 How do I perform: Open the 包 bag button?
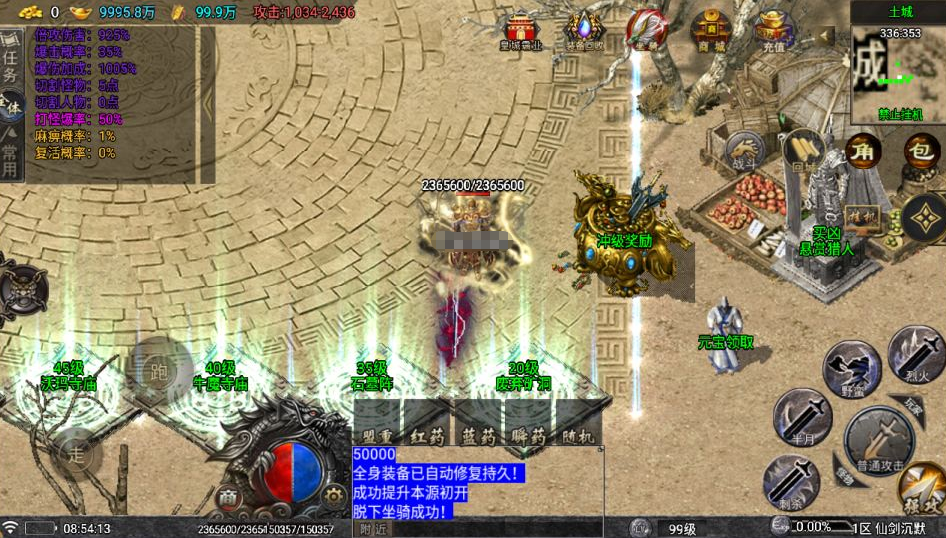click(922, 151)
